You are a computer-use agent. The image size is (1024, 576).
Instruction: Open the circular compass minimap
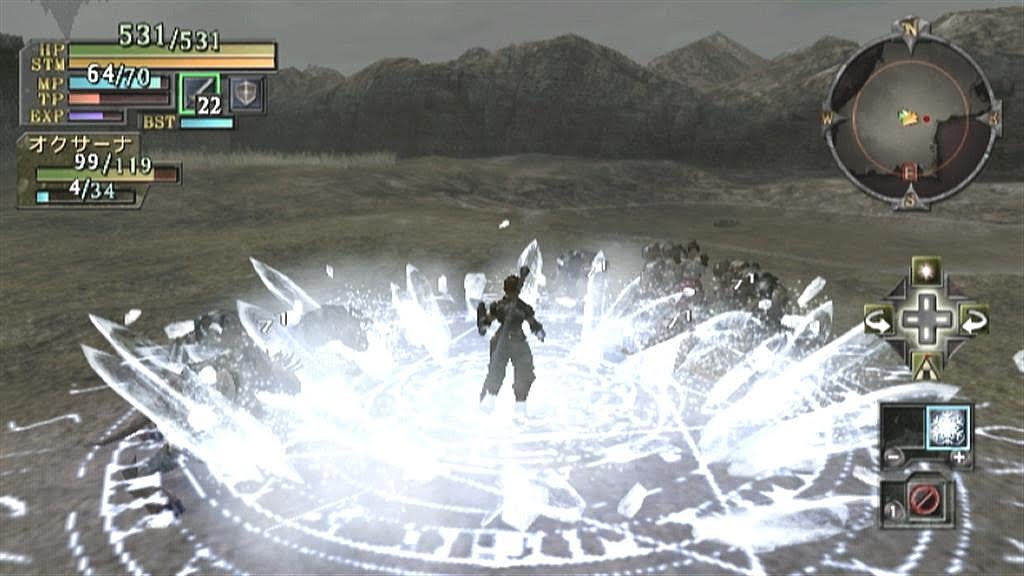pos(910,111)
